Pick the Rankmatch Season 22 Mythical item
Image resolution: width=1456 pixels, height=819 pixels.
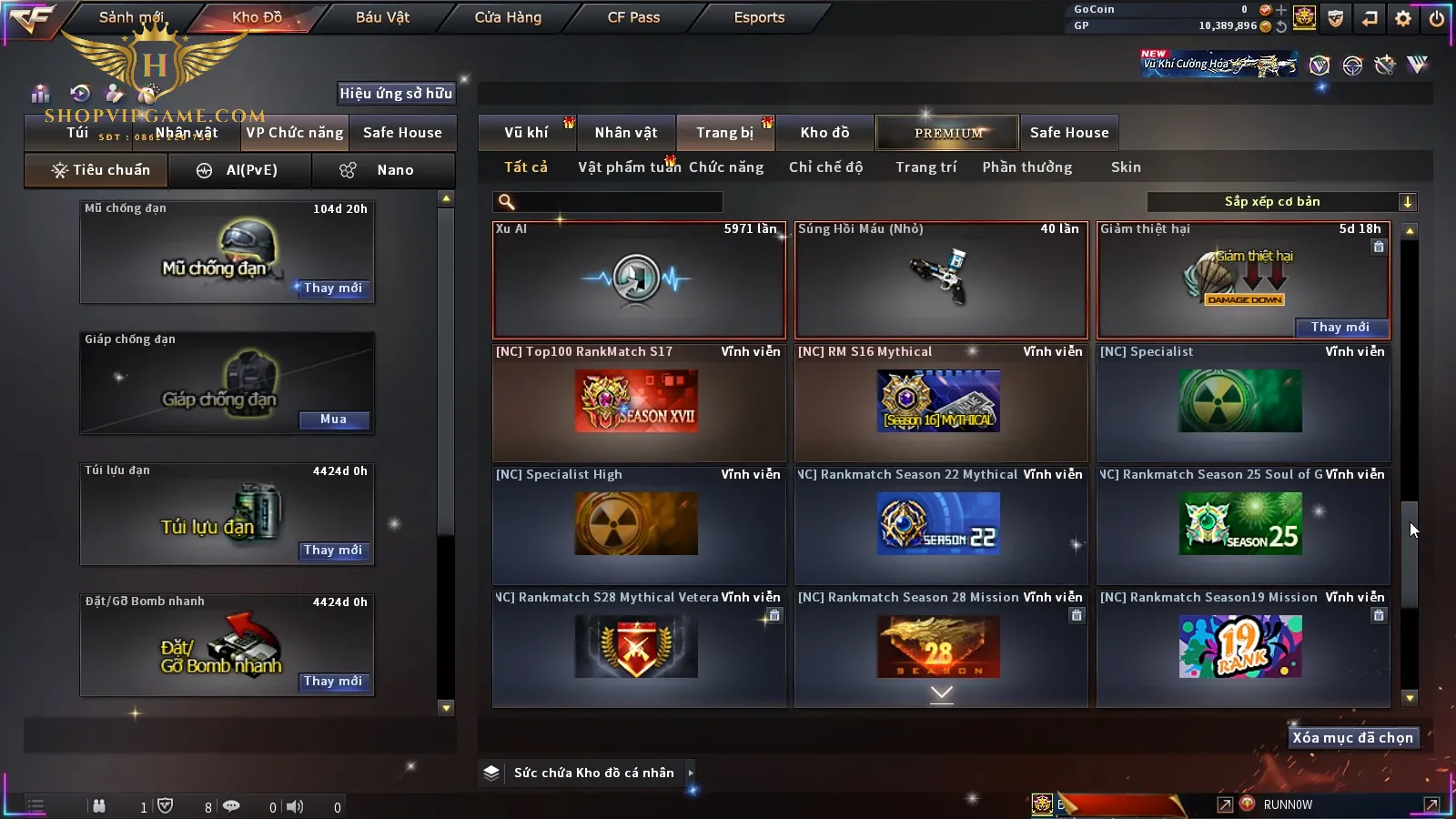tap(940, 525)
